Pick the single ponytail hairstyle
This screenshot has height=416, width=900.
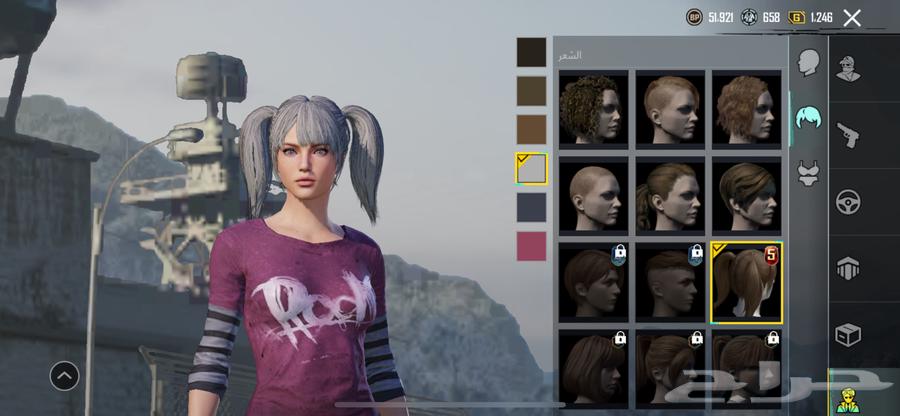(x=669, y=193)
